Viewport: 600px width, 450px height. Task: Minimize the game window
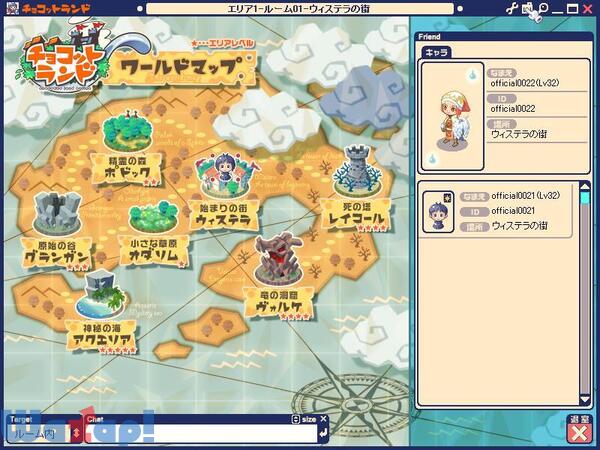pyautogui.click(x=559, y=8)
